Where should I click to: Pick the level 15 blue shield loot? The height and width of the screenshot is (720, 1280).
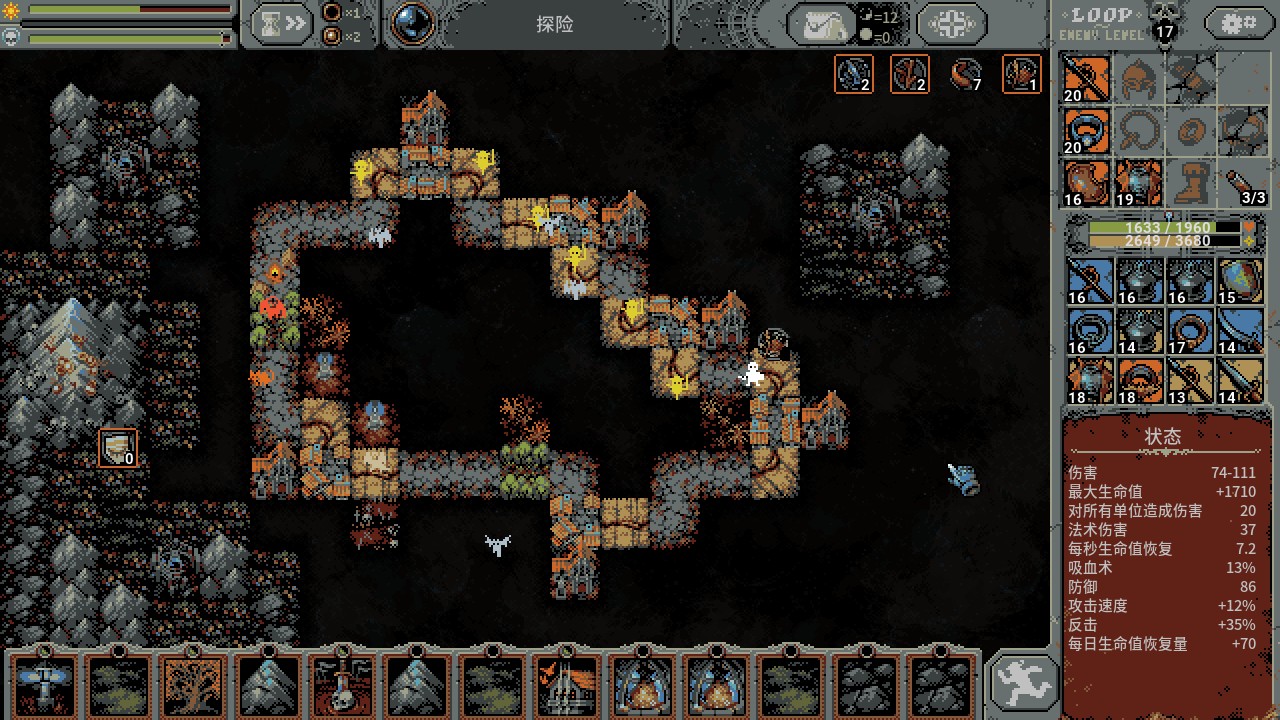[1240, 281]
